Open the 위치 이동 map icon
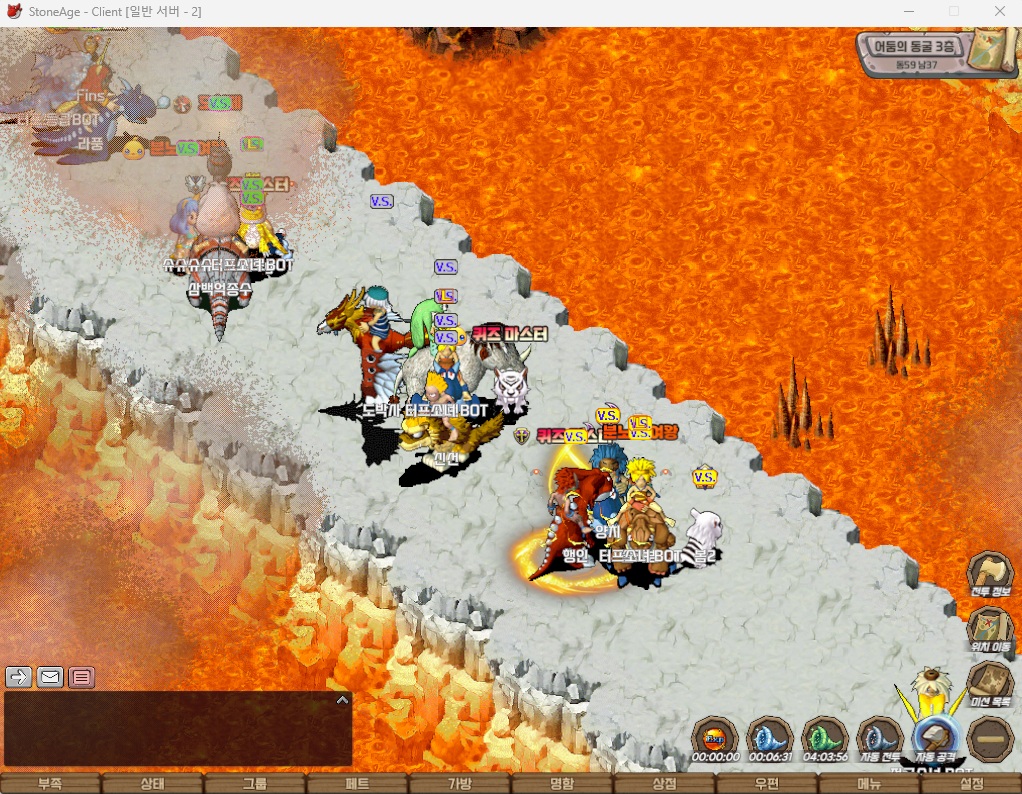 pos(990,628)
